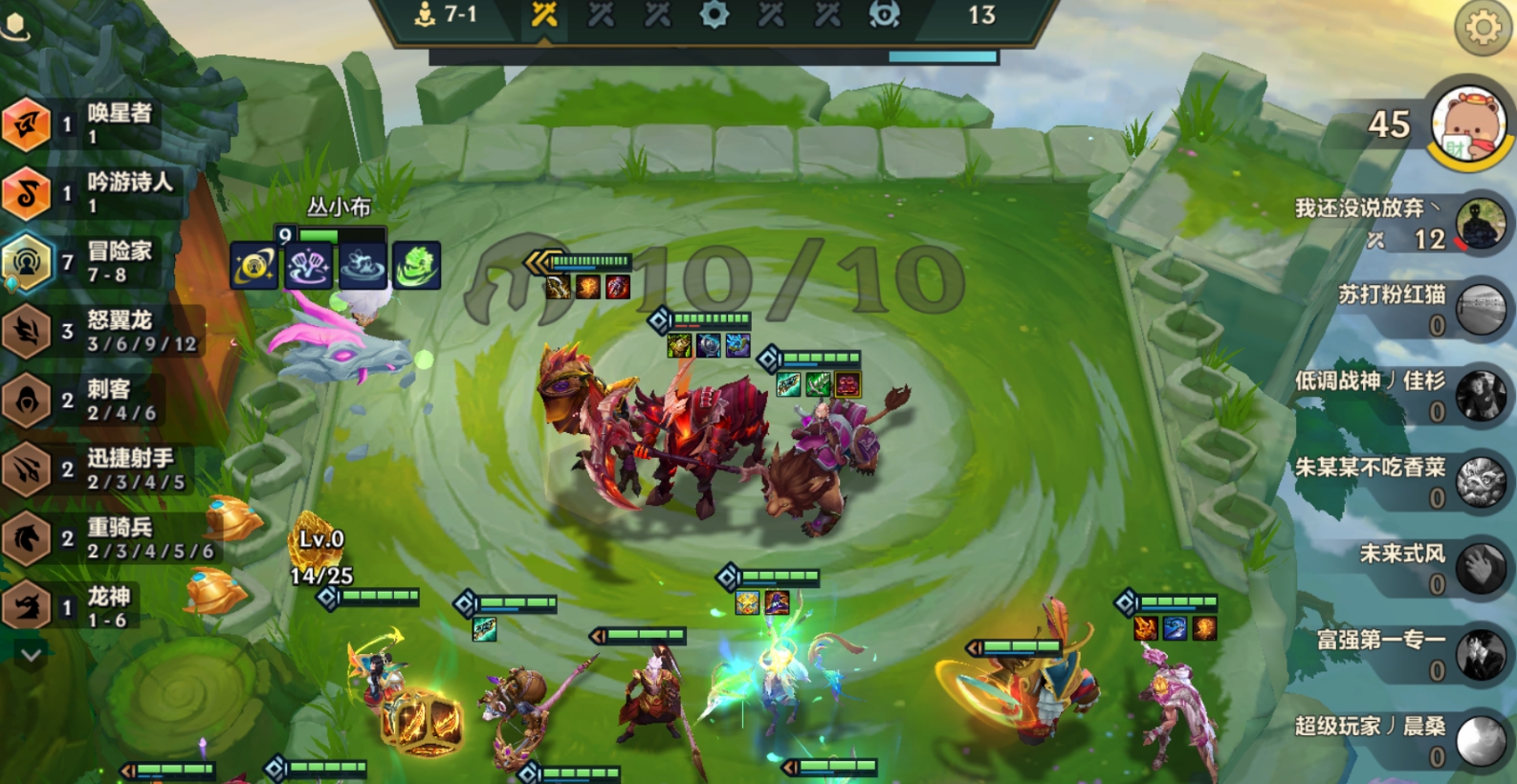
Task: View player 朱某某不吃香菜's board
Action: coord(1480,482)
